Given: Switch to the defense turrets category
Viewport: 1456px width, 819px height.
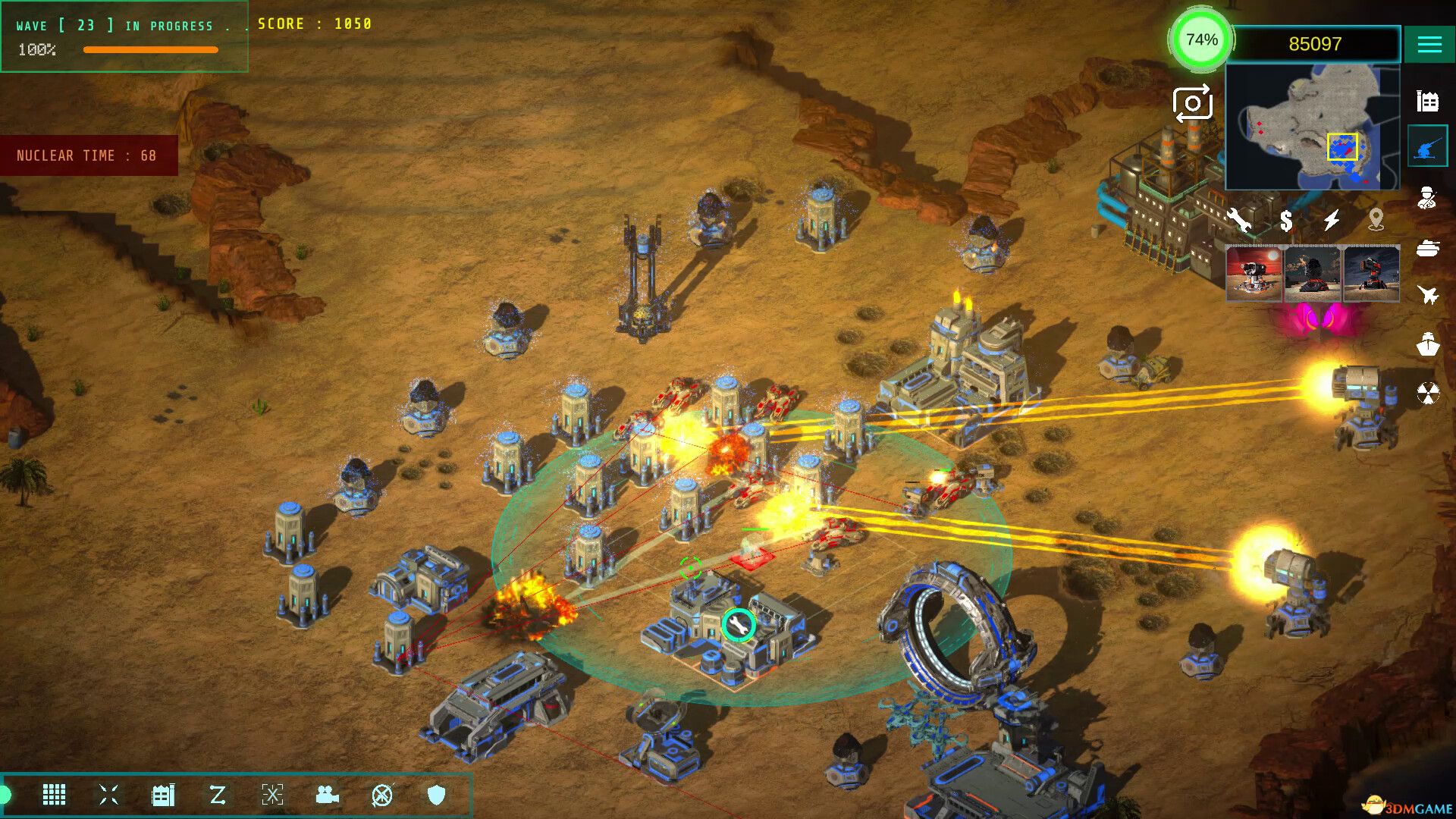Looking at the screenshot, I should tap(1427, 148).
